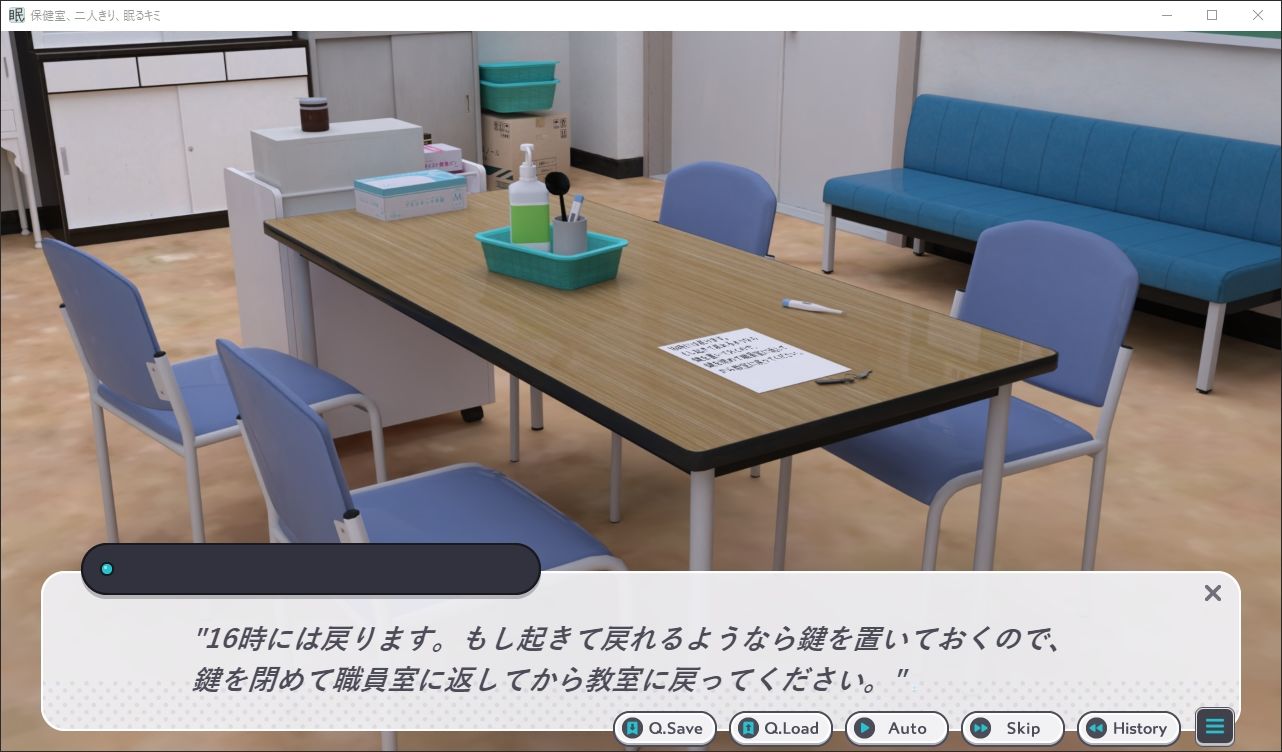1282x752 pixels.
Task: Click the play triangle icon on Auto
Action: (865, 728)
